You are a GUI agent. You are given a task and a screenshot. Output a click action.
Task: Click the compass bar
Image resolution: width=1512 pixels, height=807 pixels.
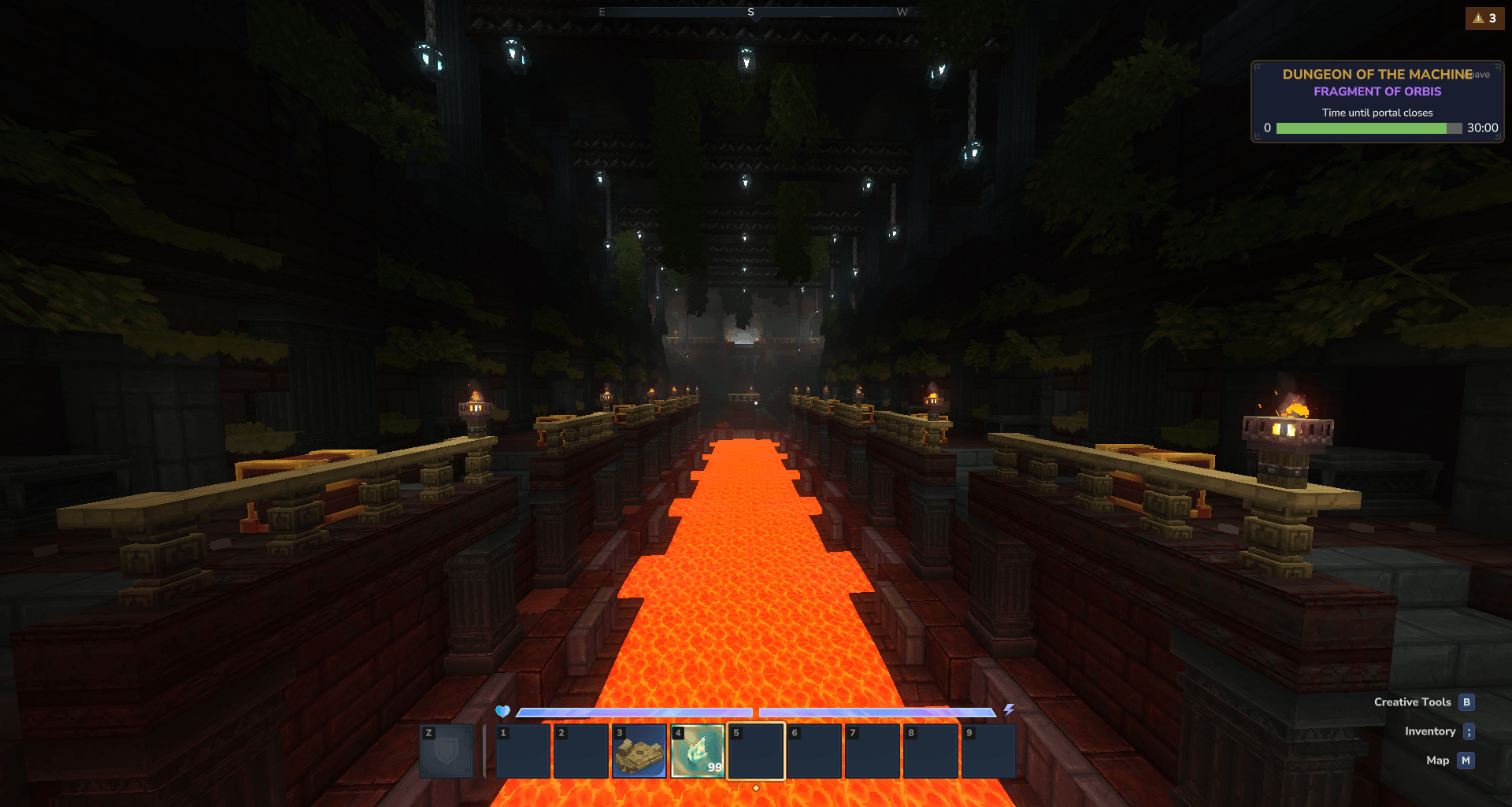750,12
